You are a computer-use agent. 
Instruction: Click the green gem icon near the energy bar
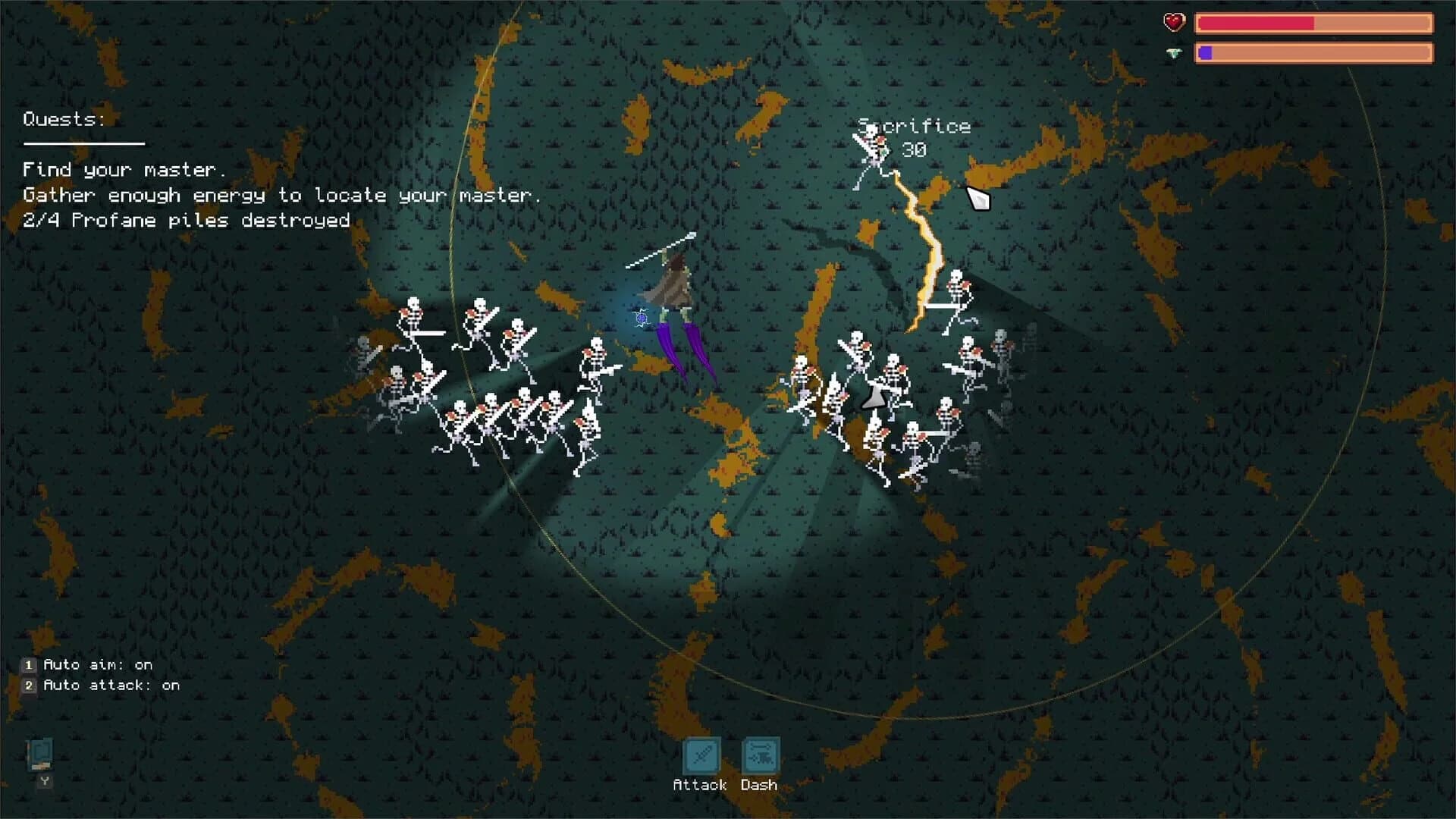coord(1172,53)
